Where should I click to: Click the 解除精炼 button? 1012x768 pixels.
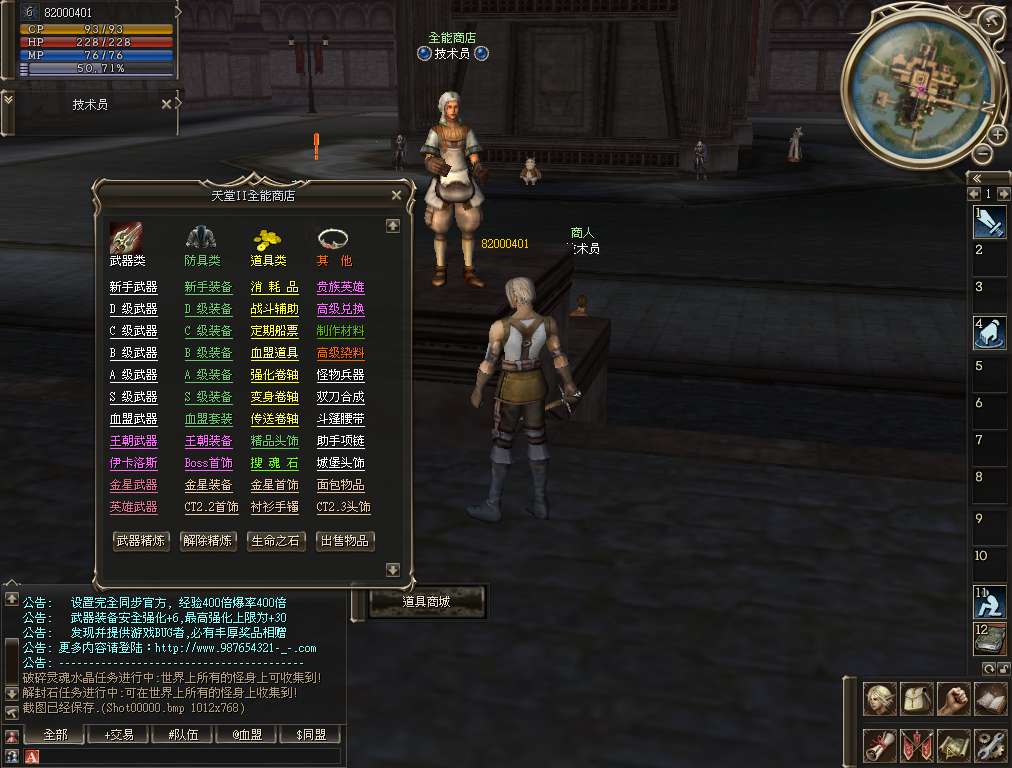208,541
